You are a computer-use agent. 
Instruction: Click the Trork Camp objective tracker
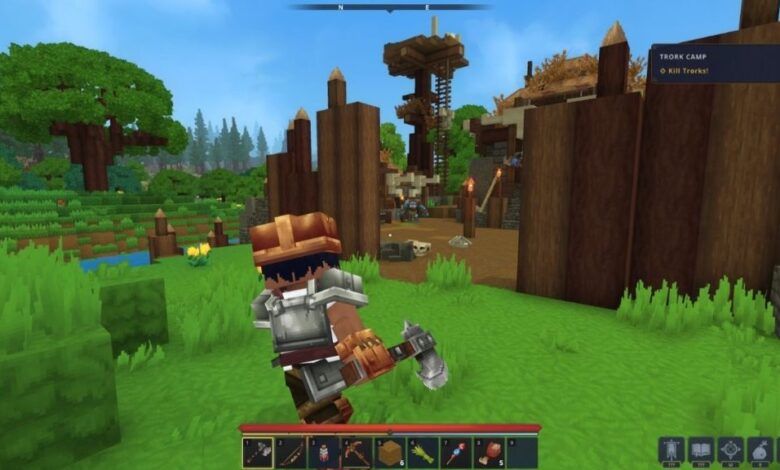coord(714,63)
